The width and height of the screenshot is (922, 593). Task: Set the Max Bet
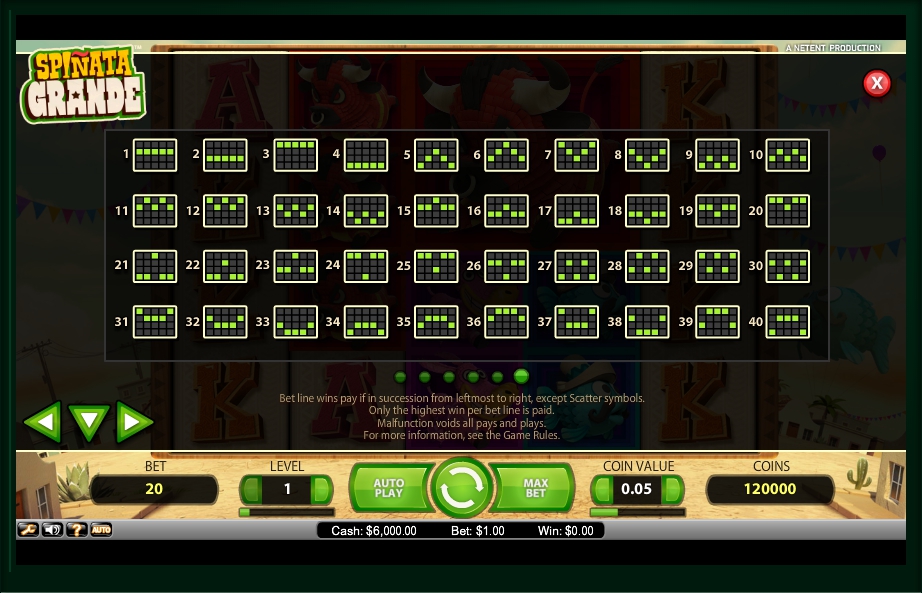(535, 488)
